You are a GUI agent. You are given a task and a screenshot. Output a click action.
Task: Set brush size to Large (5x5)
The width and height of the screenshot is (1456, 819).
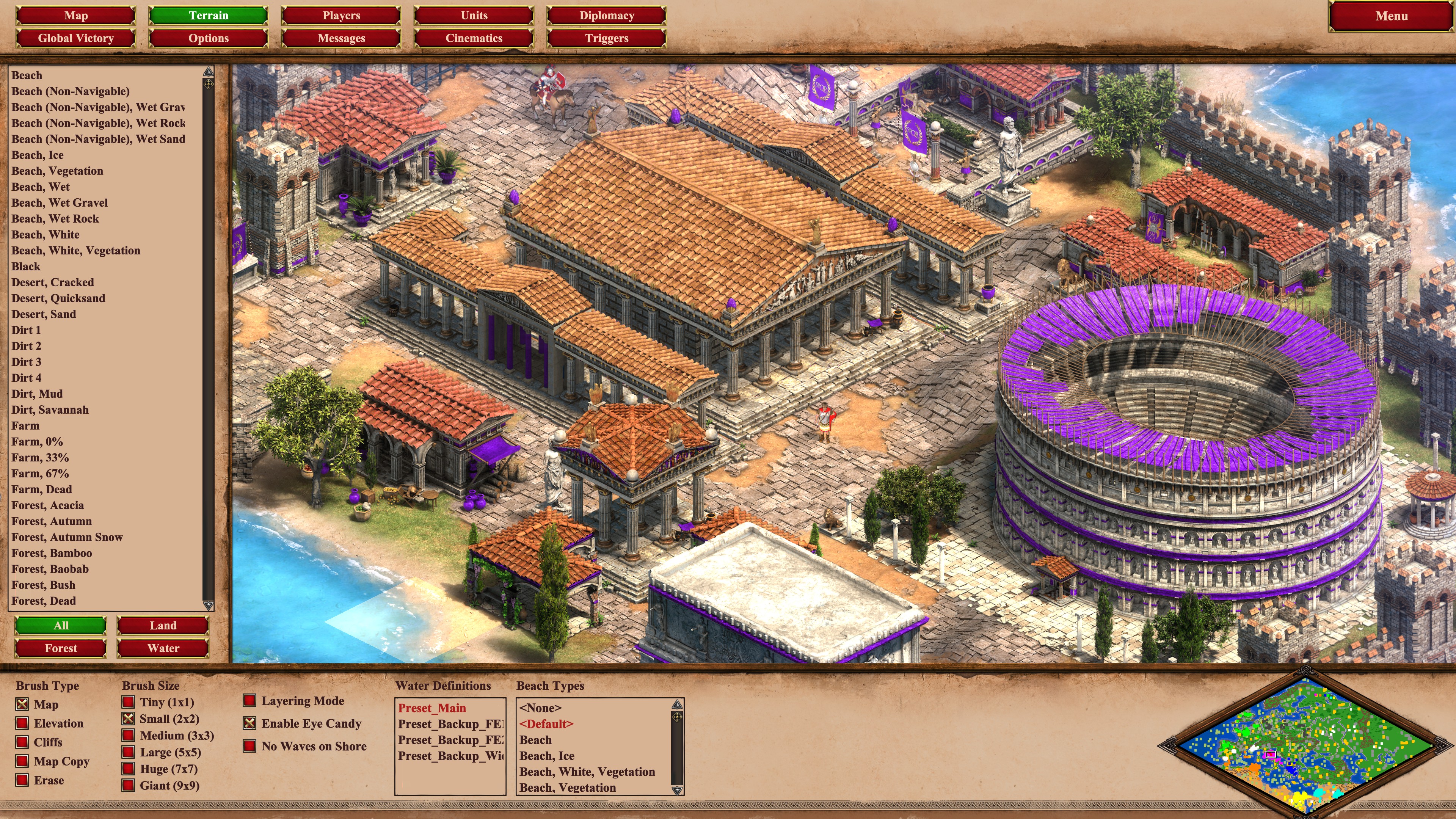click(x=129, y=752)
